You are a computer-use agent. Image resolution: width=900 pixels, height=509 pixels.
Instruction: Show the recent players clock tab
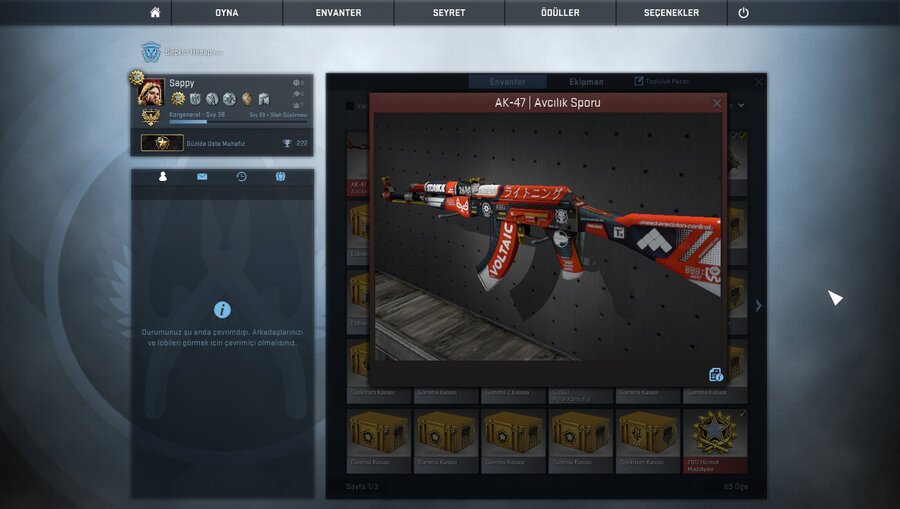click(241, 177)
